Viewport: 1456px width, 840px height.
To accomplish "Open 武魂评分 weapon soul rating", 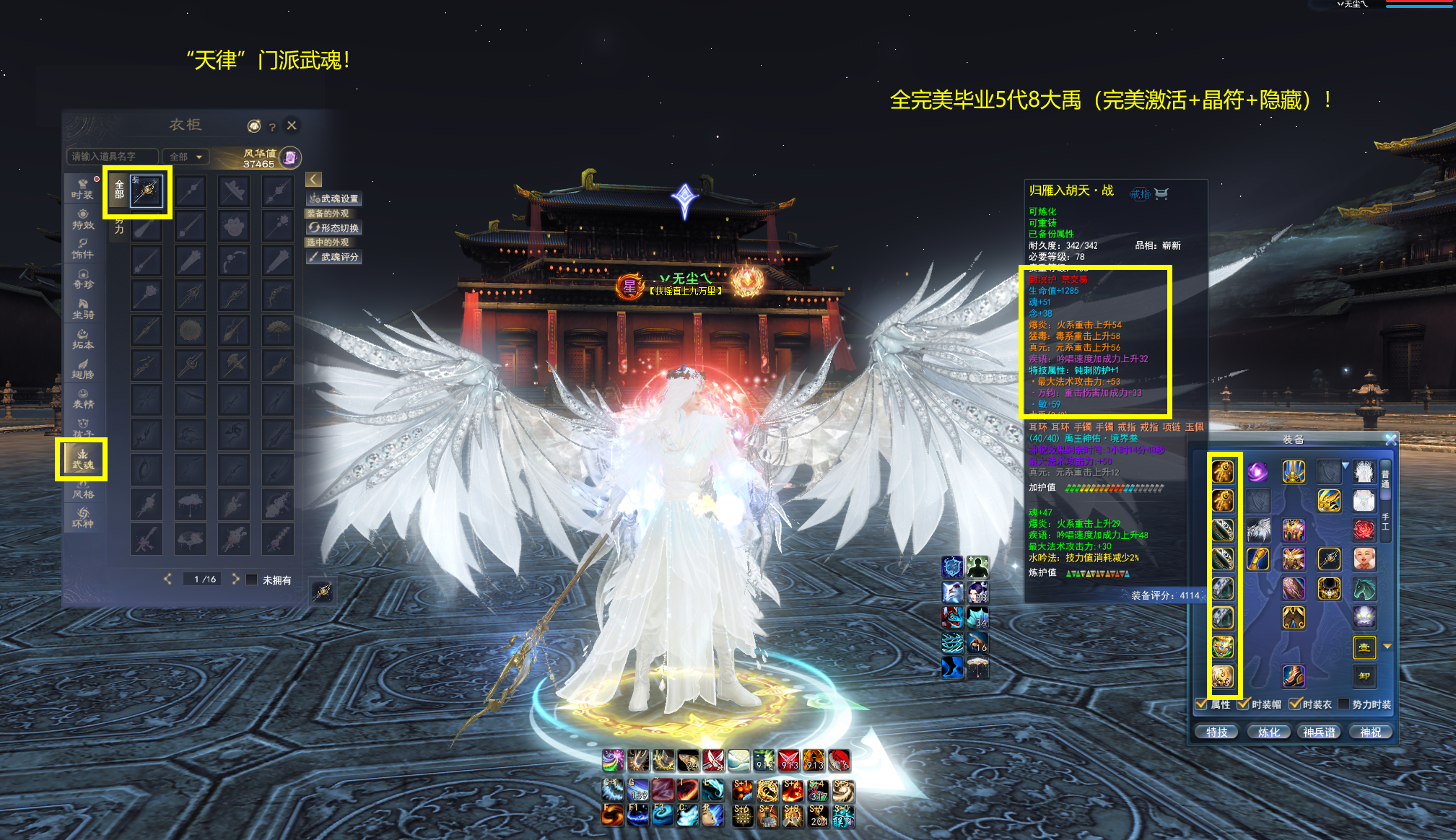I will point(334,257).
